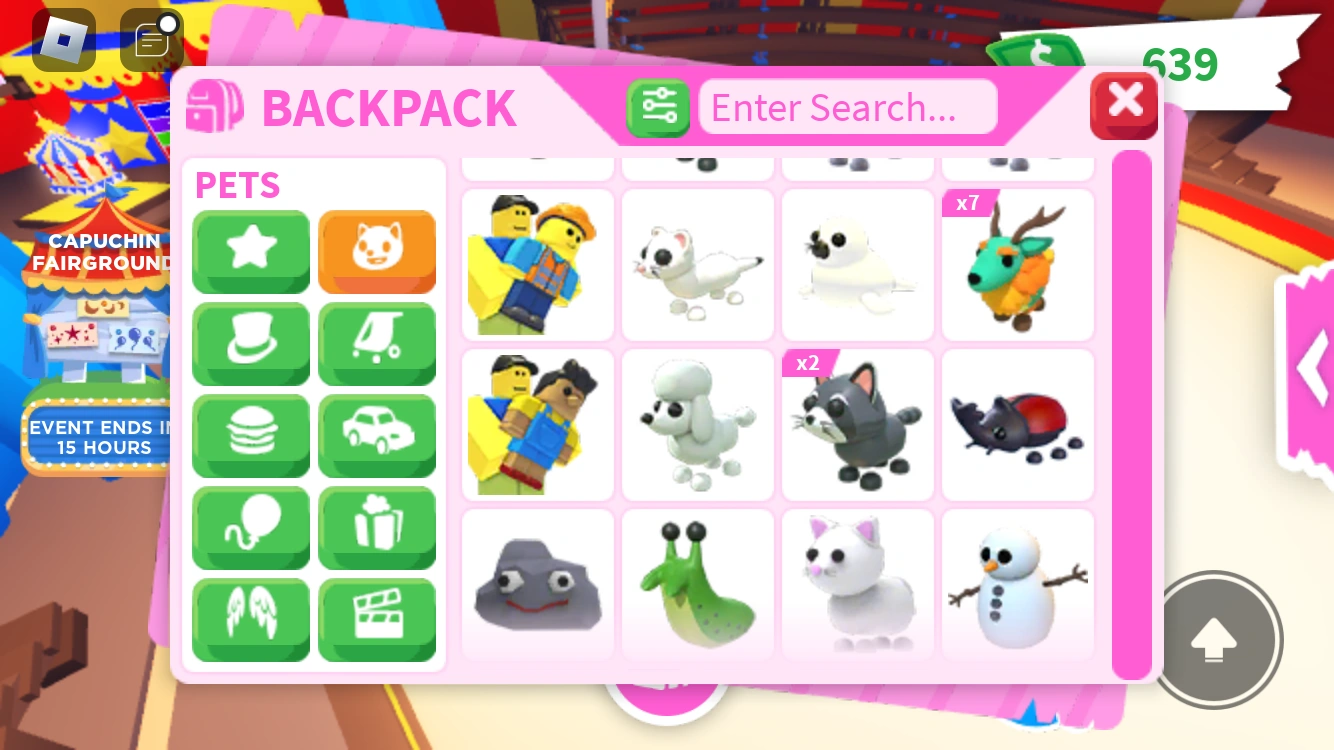Viewport: 1334px width, 750px height.
Task: Select the wings category icon
Action: 250,620
